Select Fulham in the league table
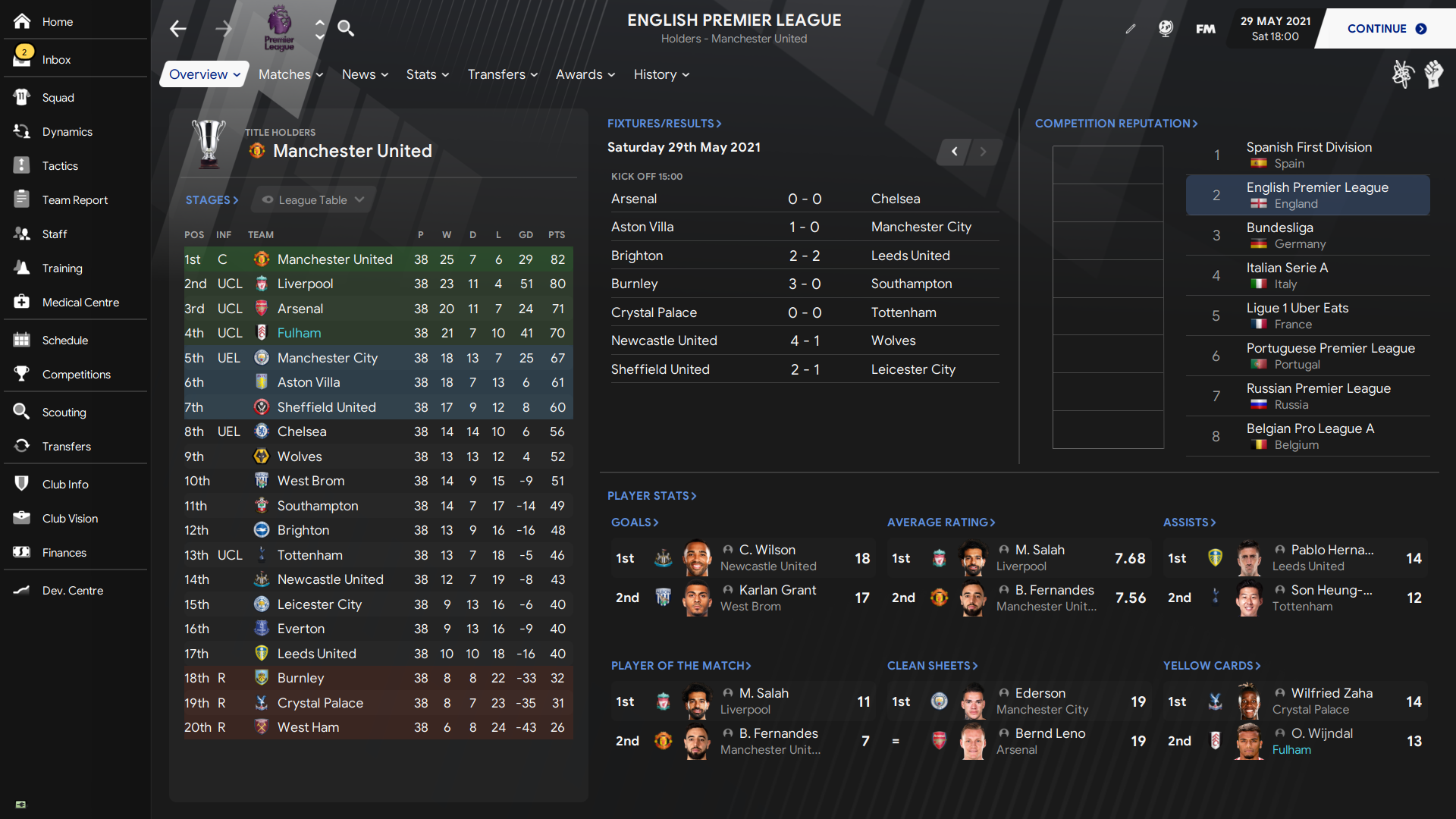1456x819 pixels. pyautogui.click(x=299, y=333)
